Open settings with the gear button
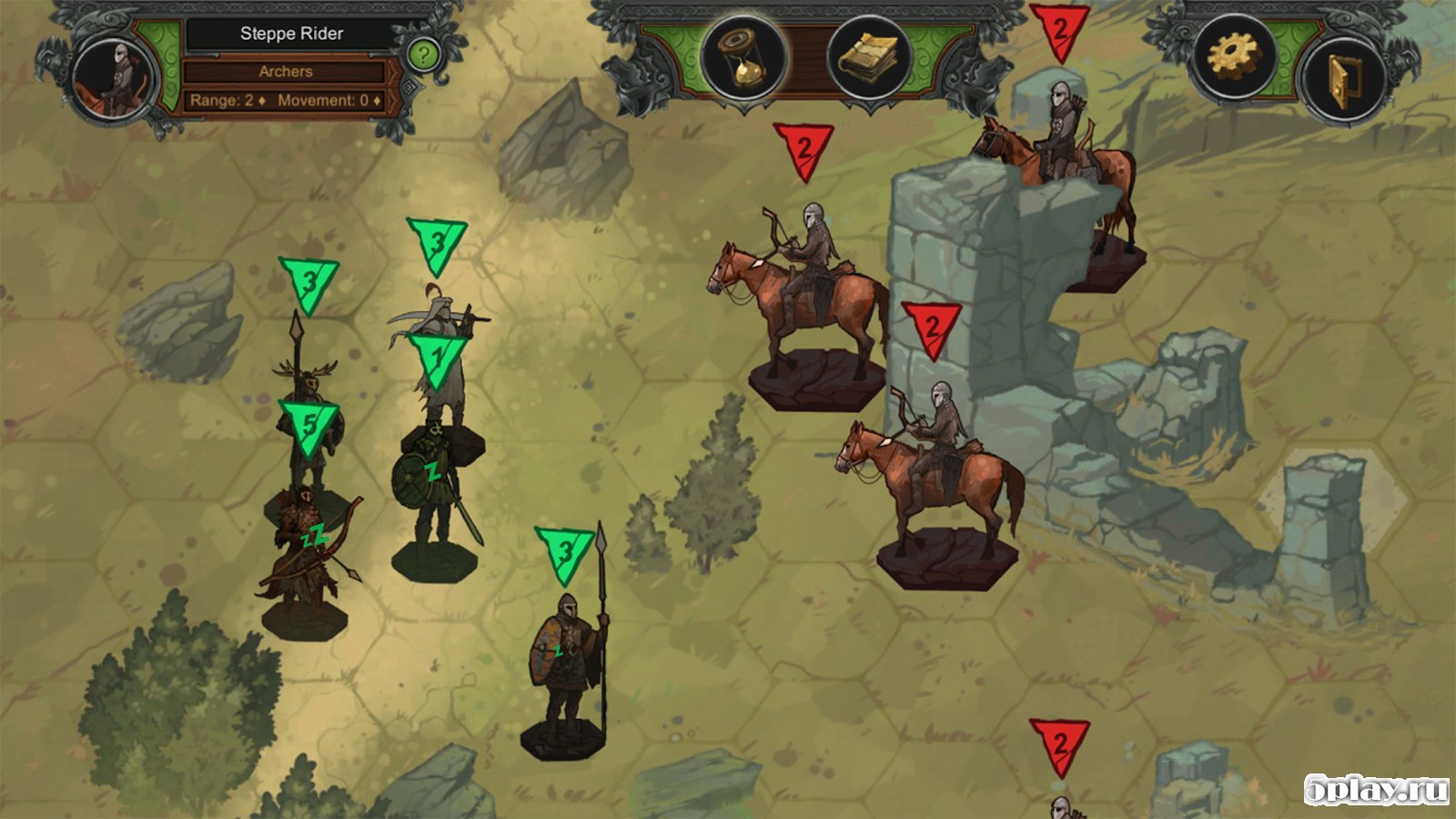Viewport: 1456px width, 819px height. [1234, 57]
